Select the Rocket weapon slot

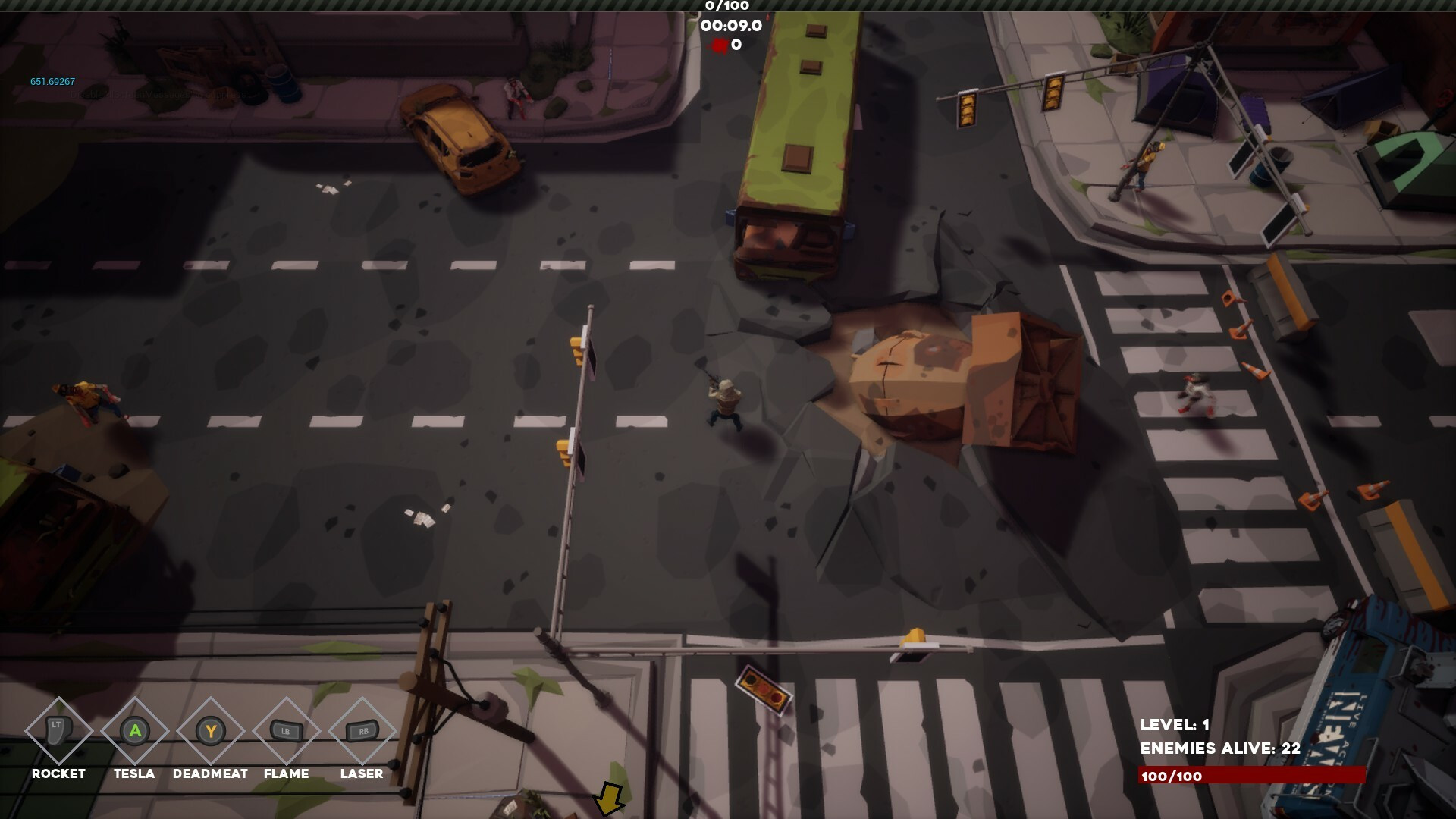pos(58,731)
